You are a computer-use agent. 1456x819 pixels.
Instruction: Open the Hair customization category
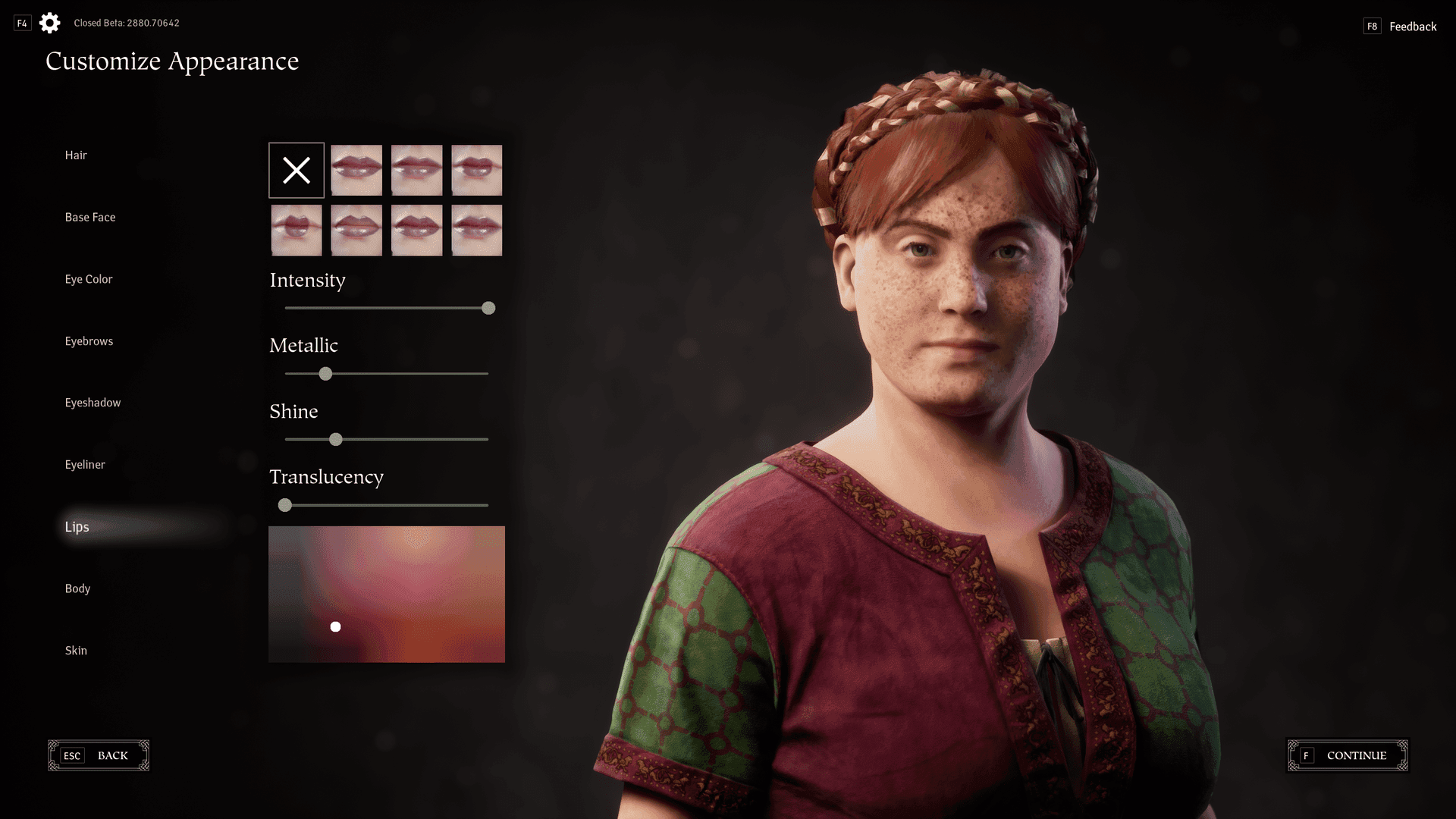point(76,155)
